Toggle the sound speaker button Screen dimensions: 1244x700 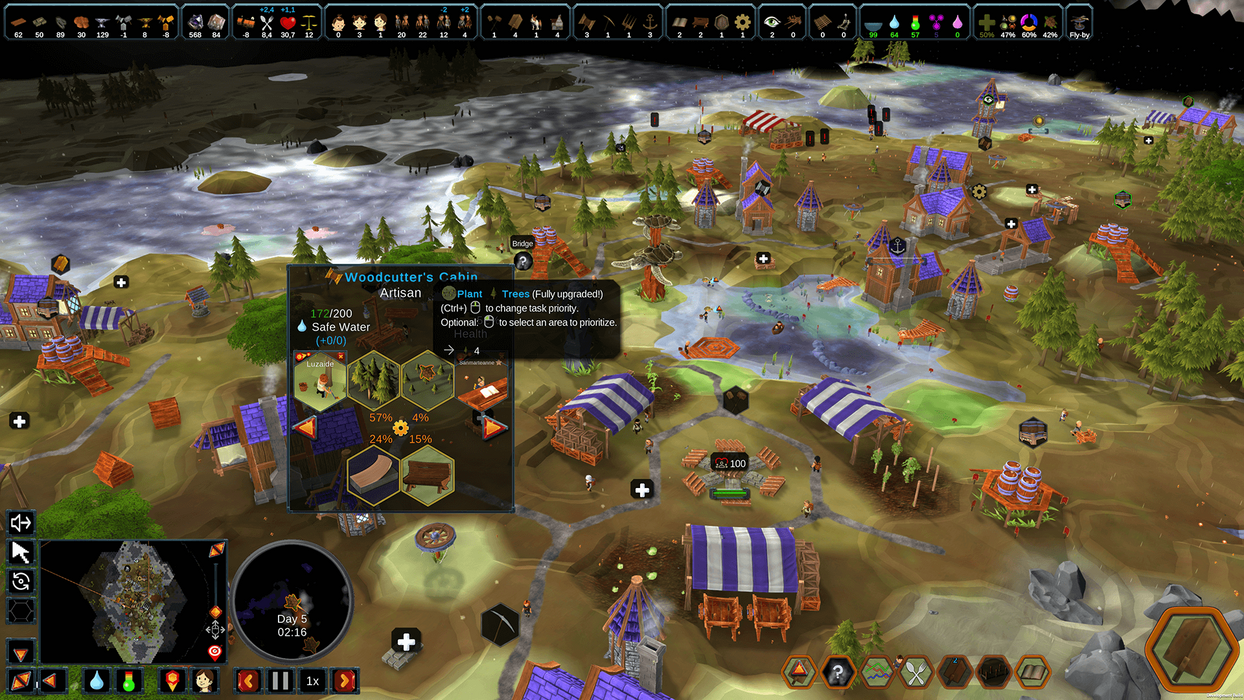[x=21, y=522]
